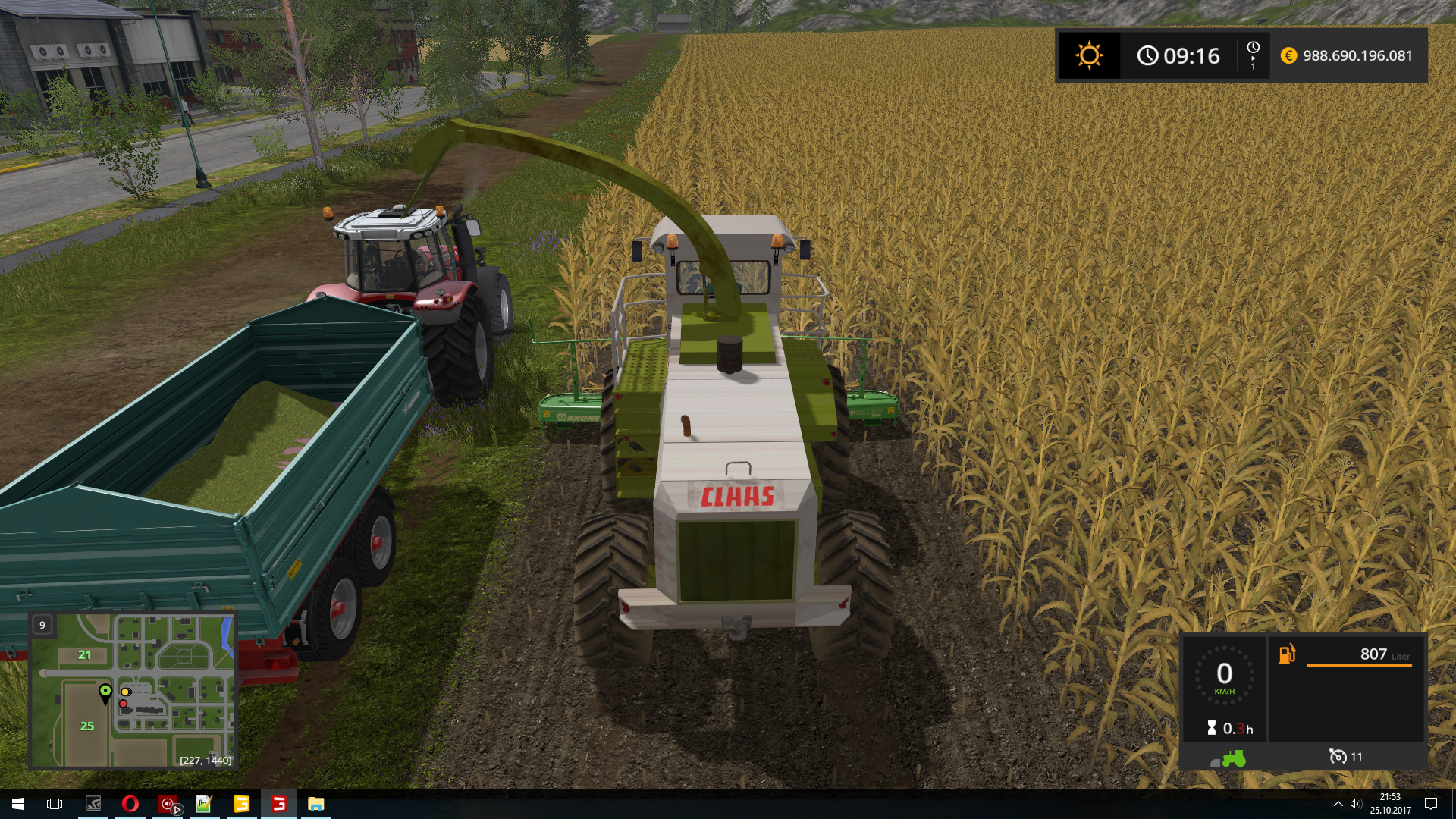Toggle the cruise control speedometer icon
Screen dimensions: 1456x819
point(1338,756)
